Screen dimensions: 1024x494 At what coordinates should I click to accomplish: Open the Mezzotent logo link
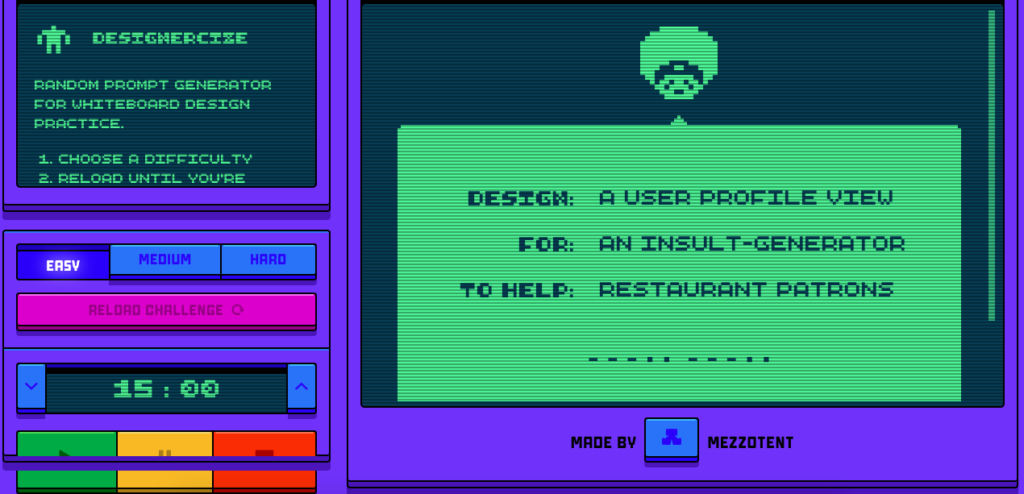point(671,440)
